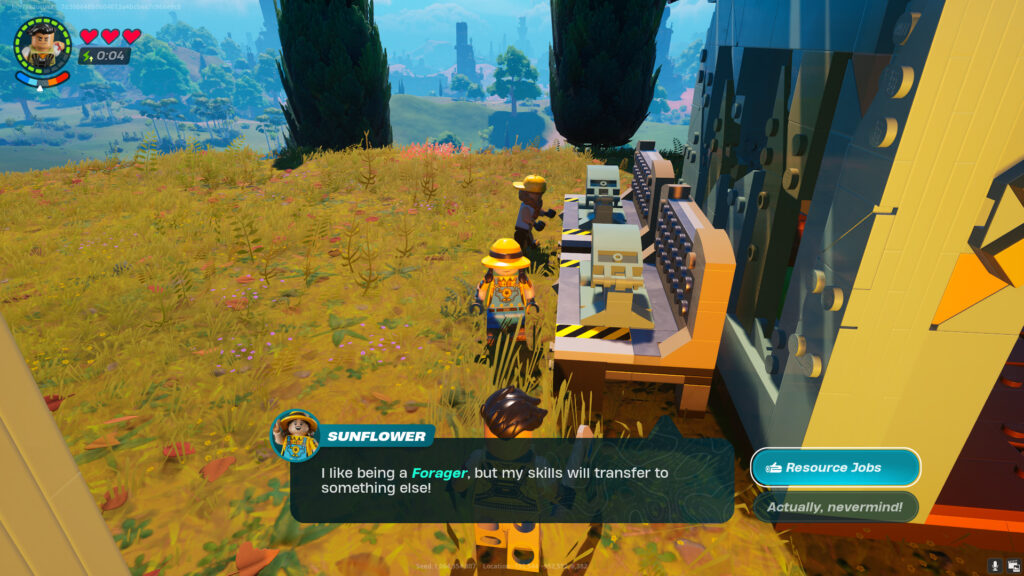Click Sunflower's speaker portrait
The height and width of the screenshot is (576, 1024).
[x=295, y=436]
